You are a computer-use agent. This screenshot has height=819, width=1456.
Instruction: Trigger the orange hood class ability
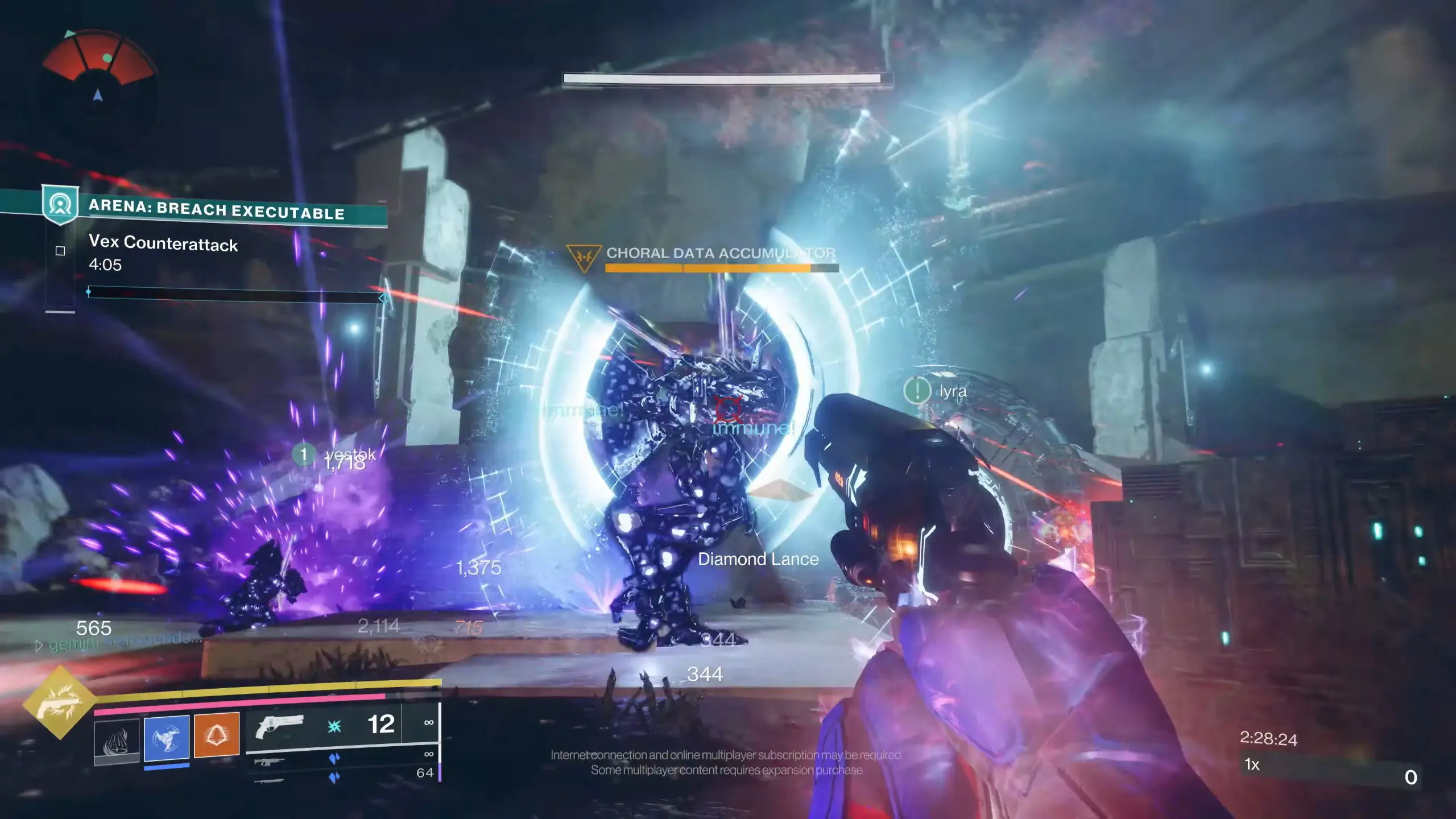click(217, 735)
